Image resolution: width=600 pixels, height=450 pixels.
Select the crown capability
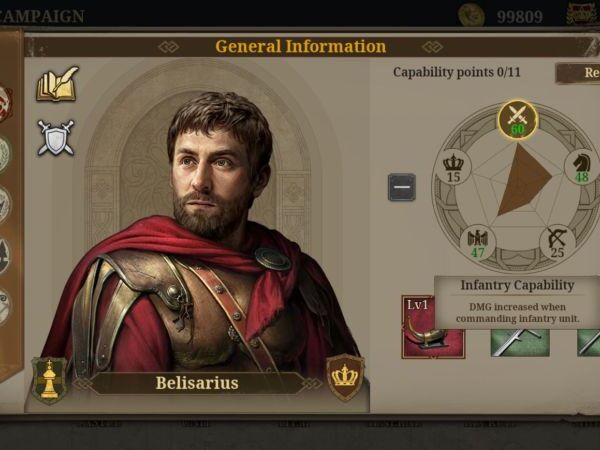pos(454,167)
